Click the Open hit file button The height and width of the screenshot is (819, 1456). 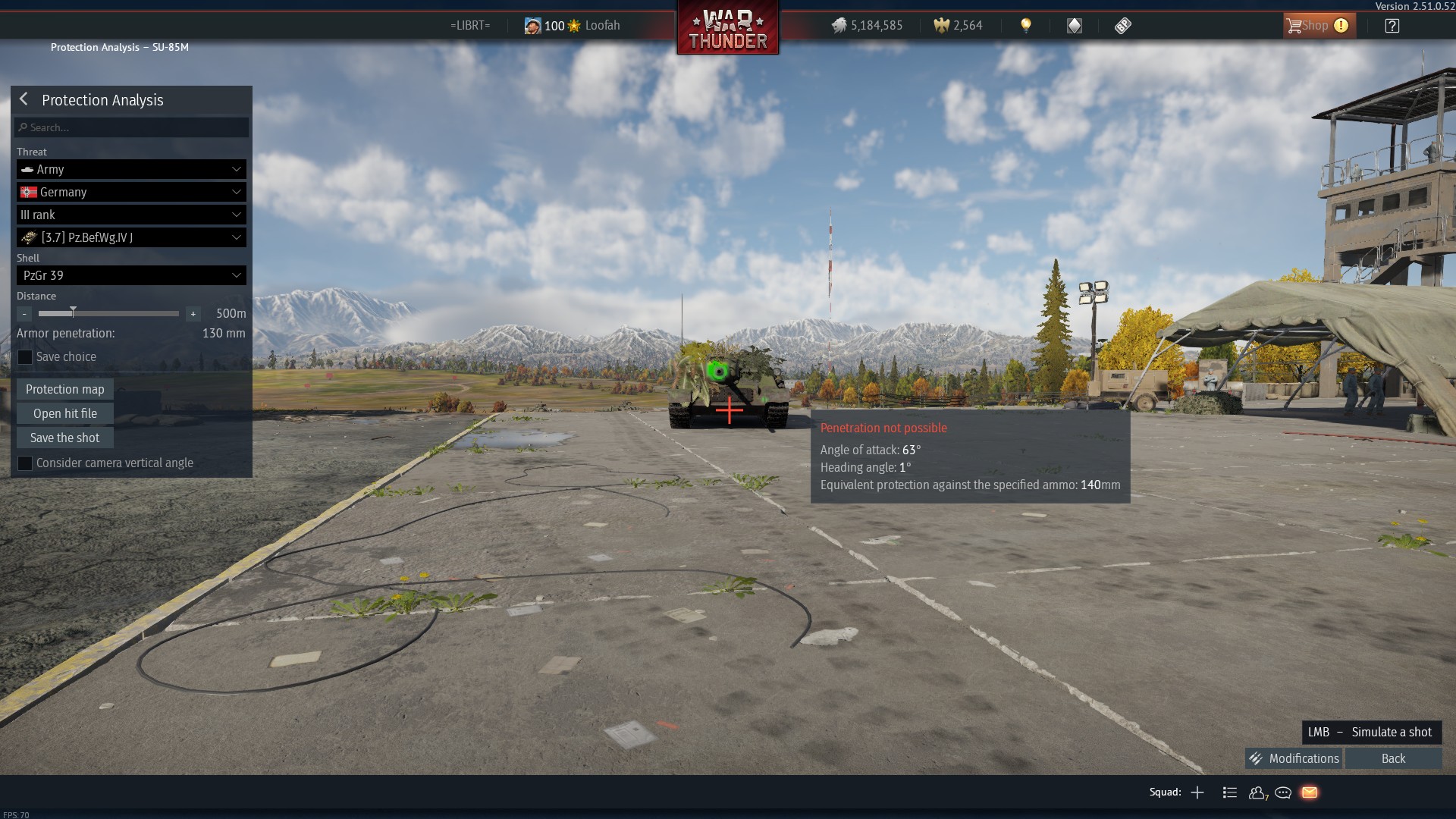tap(65, 413)
